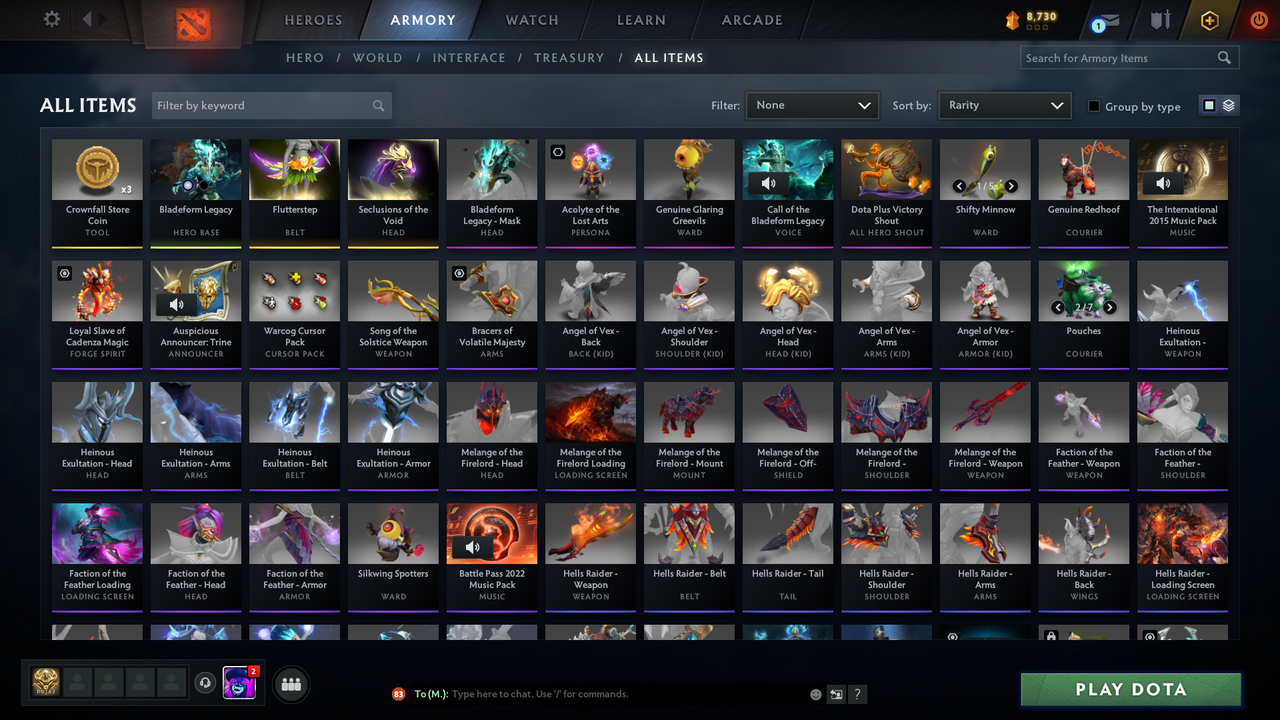
Task: Click the friends list icon near party slots
Action: click(289, 684)
